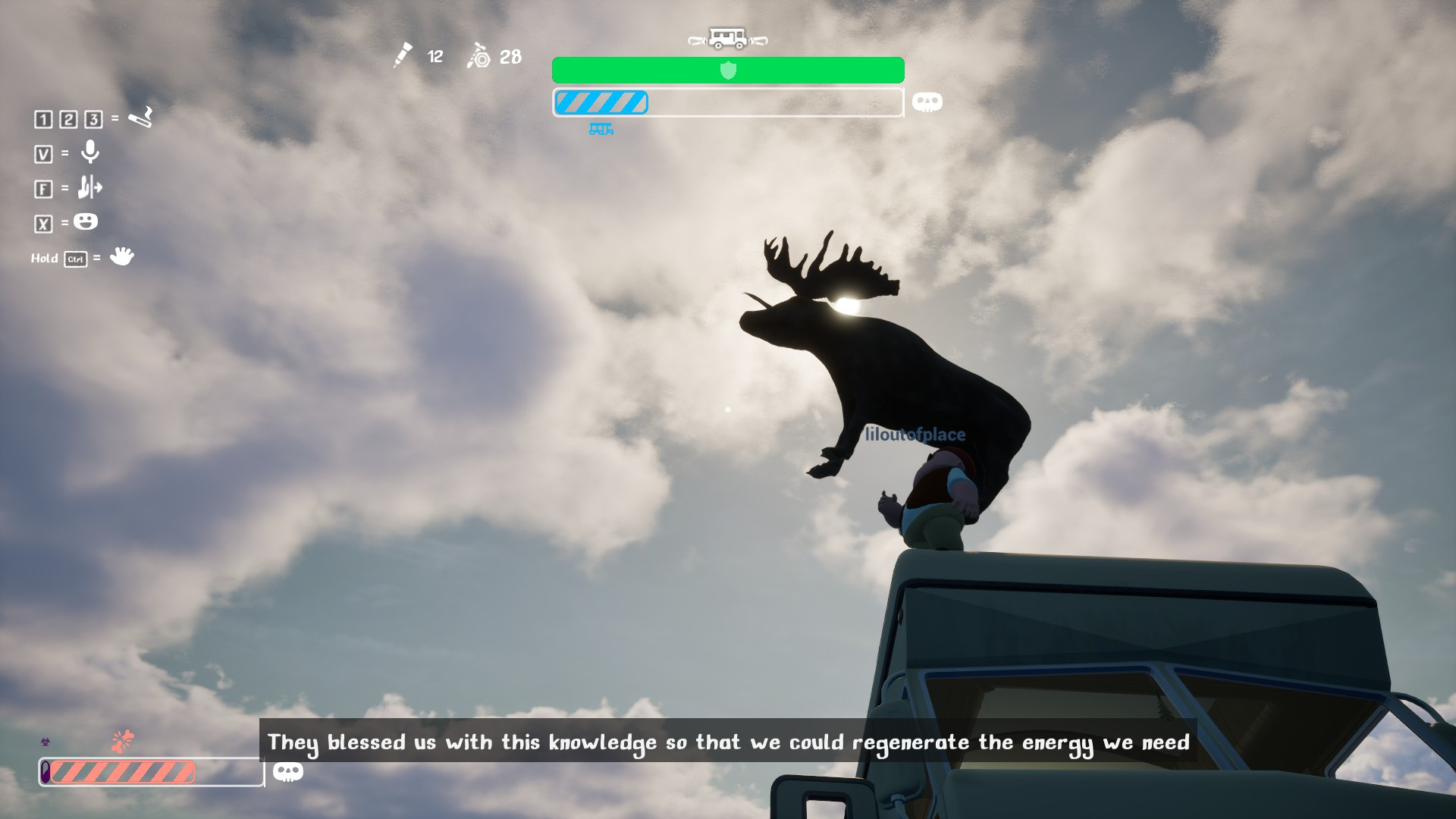The width and height of the screenshot is (1456, 819).
Task: Select the cigarette item icon
Action: [141, 118]
